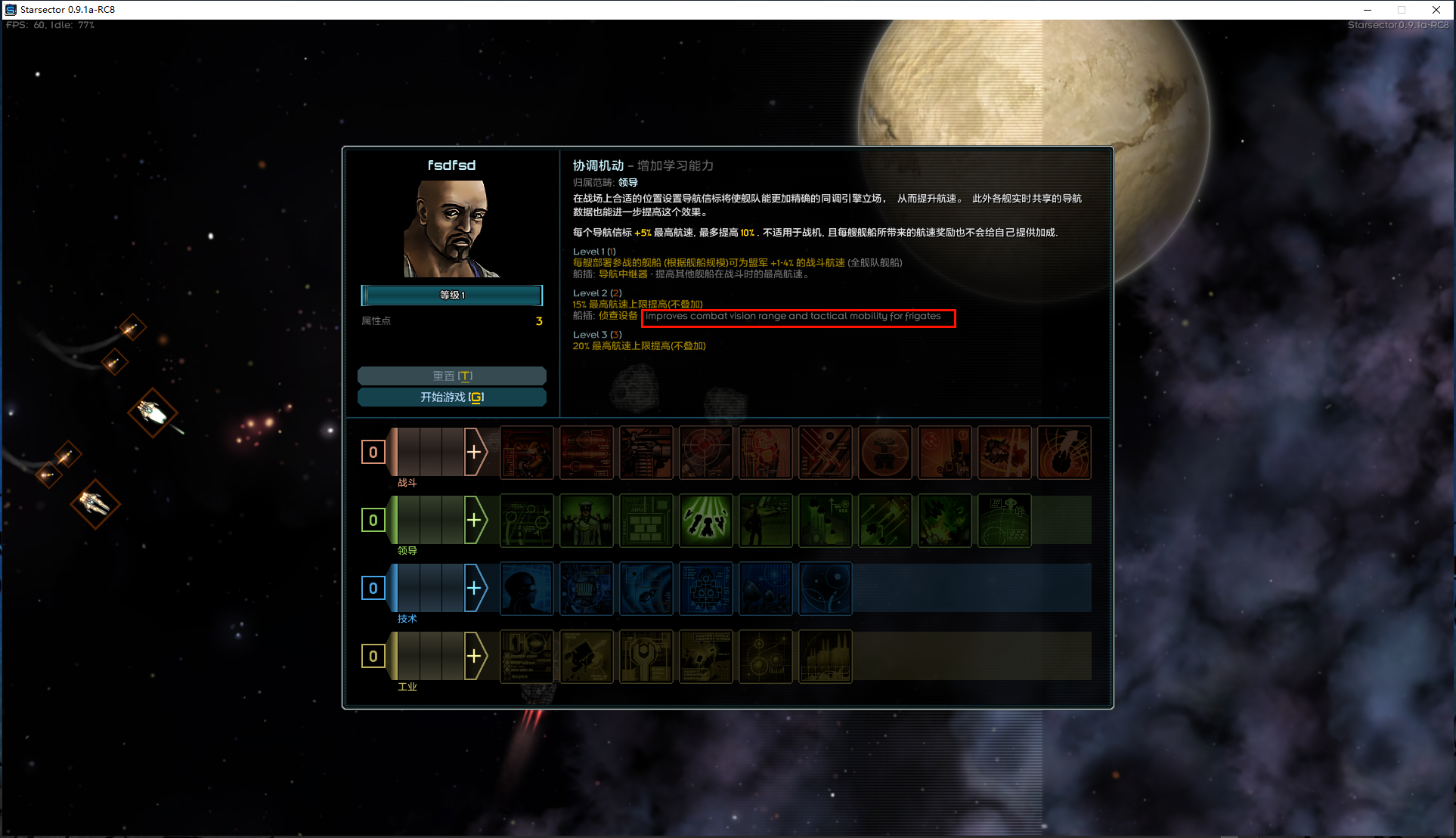Click the plus arrow on the 技术 row

point(476,588)
